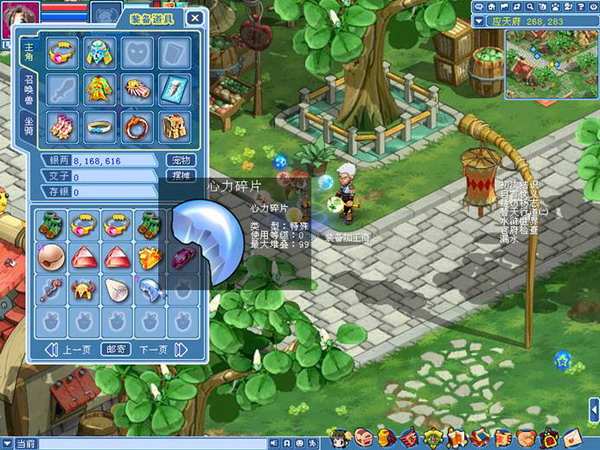Toggle the minimap dropdown arrow

[476, 19]
